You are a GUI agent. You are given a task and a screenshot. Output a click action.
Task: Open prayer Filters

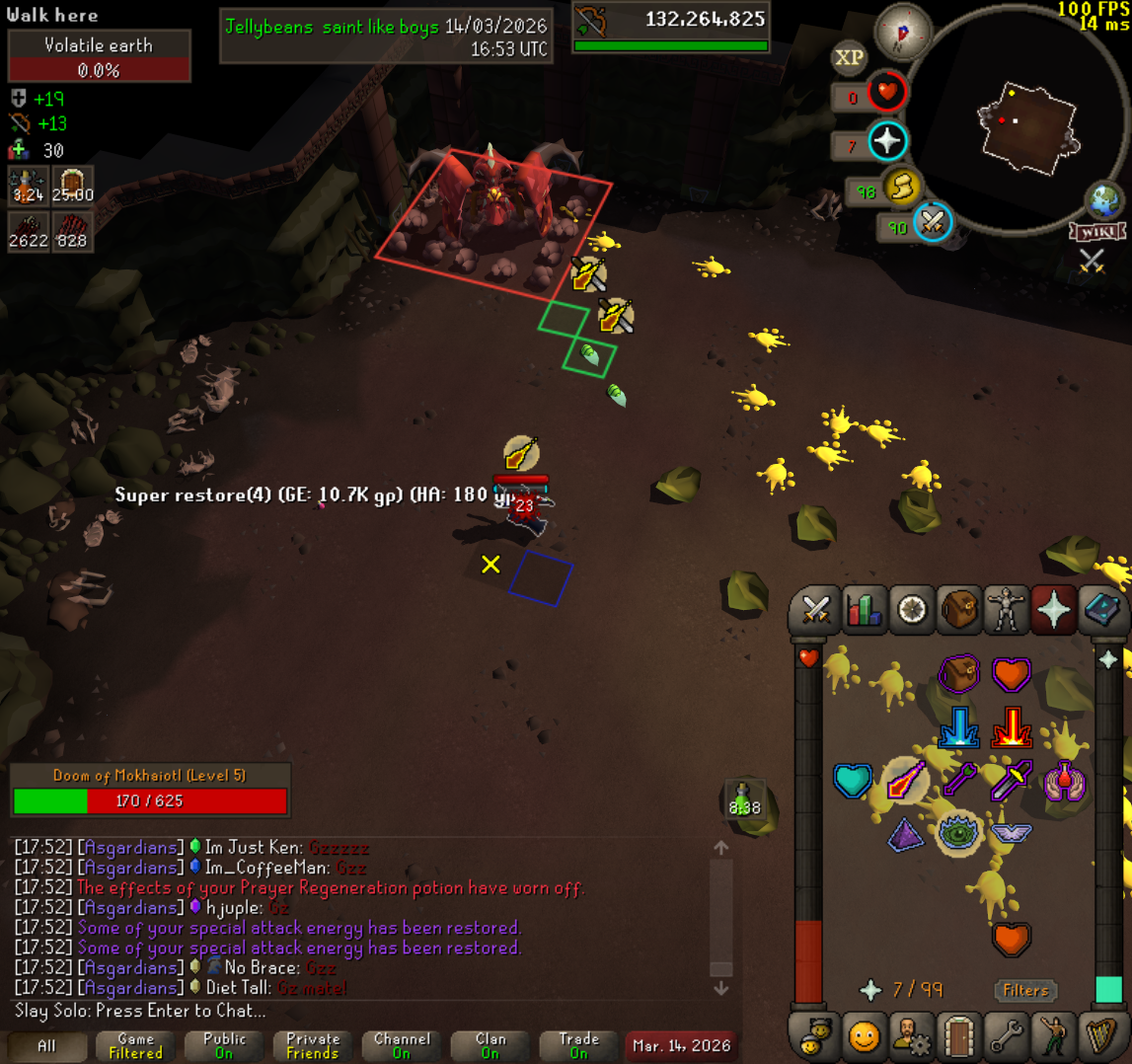click(x=1025, y=990)
